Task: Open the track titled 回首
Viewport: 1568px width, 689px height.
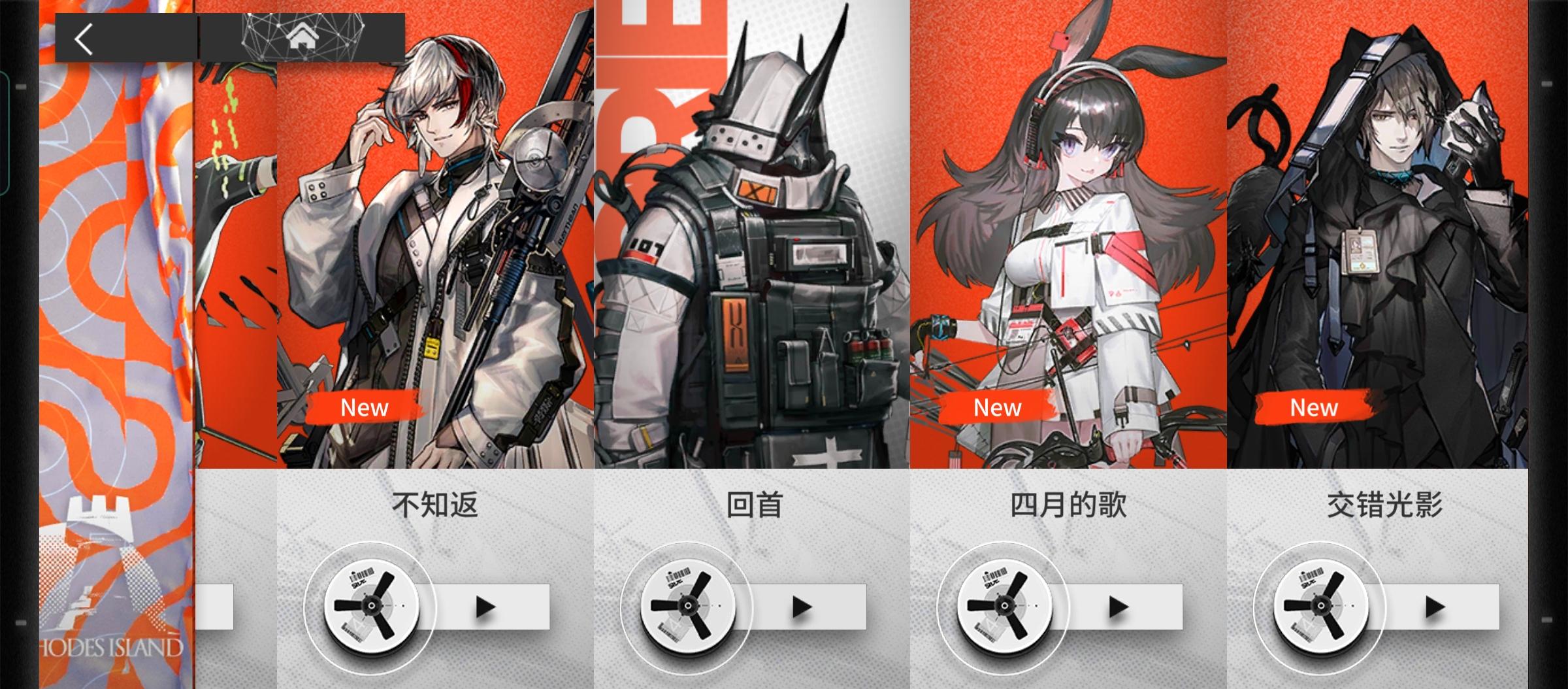Action: (756, 505)
